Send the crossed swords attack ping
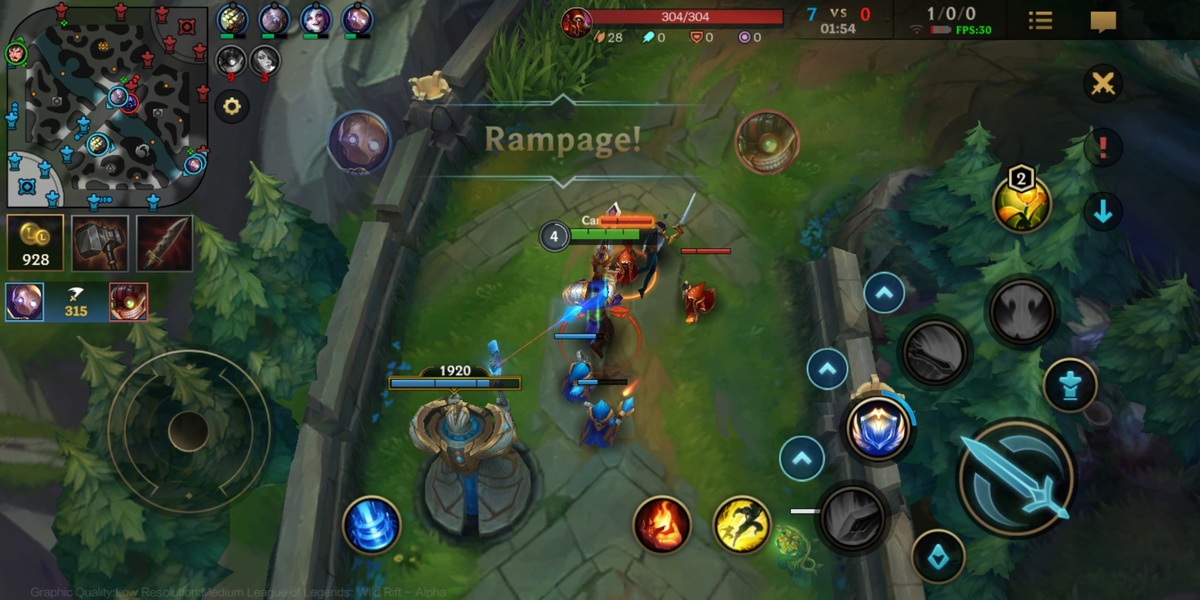The image size is (1200, 600). [1103, 84]
